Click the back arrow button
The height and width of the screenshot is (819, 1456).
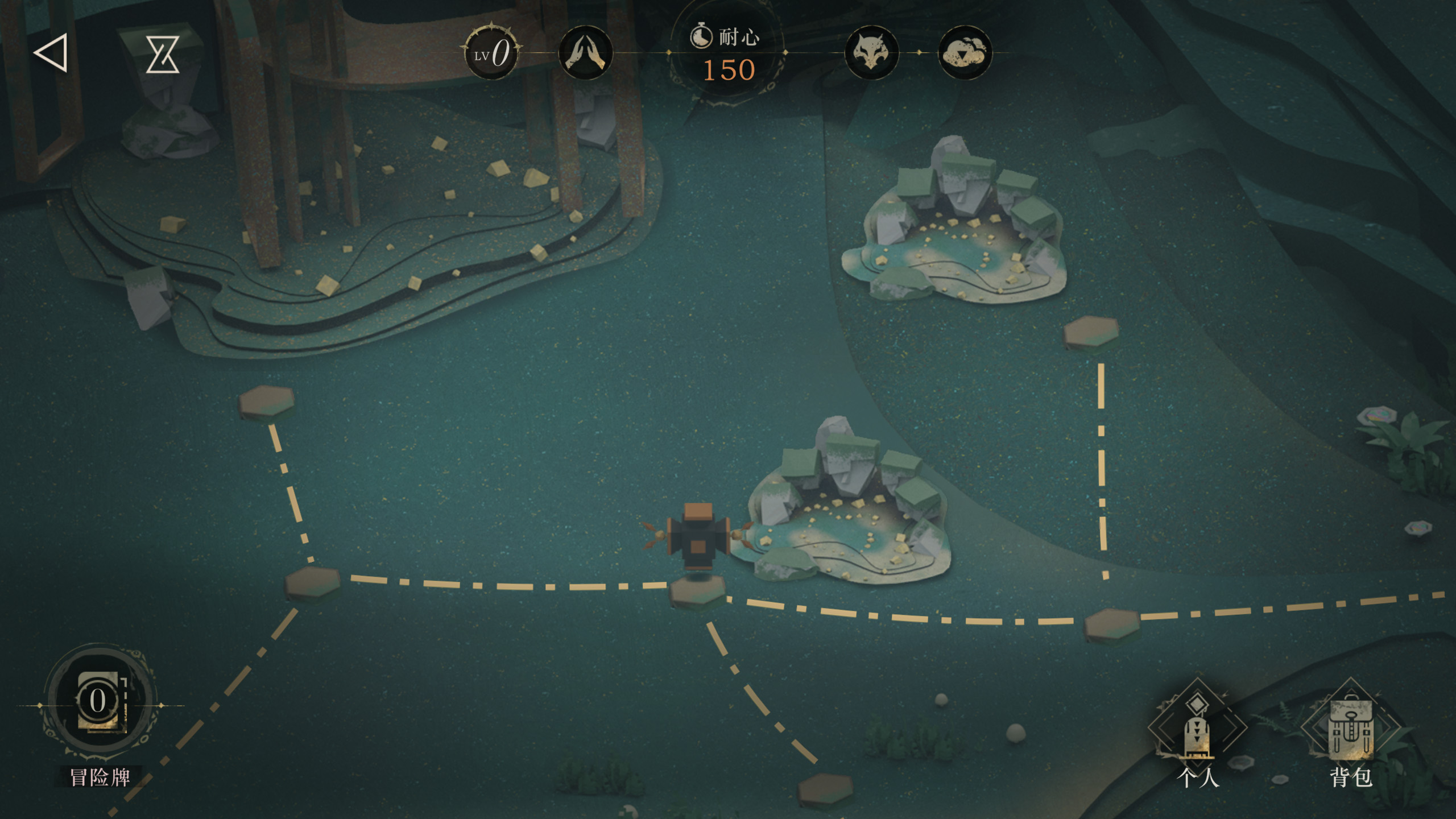point(51,53)
